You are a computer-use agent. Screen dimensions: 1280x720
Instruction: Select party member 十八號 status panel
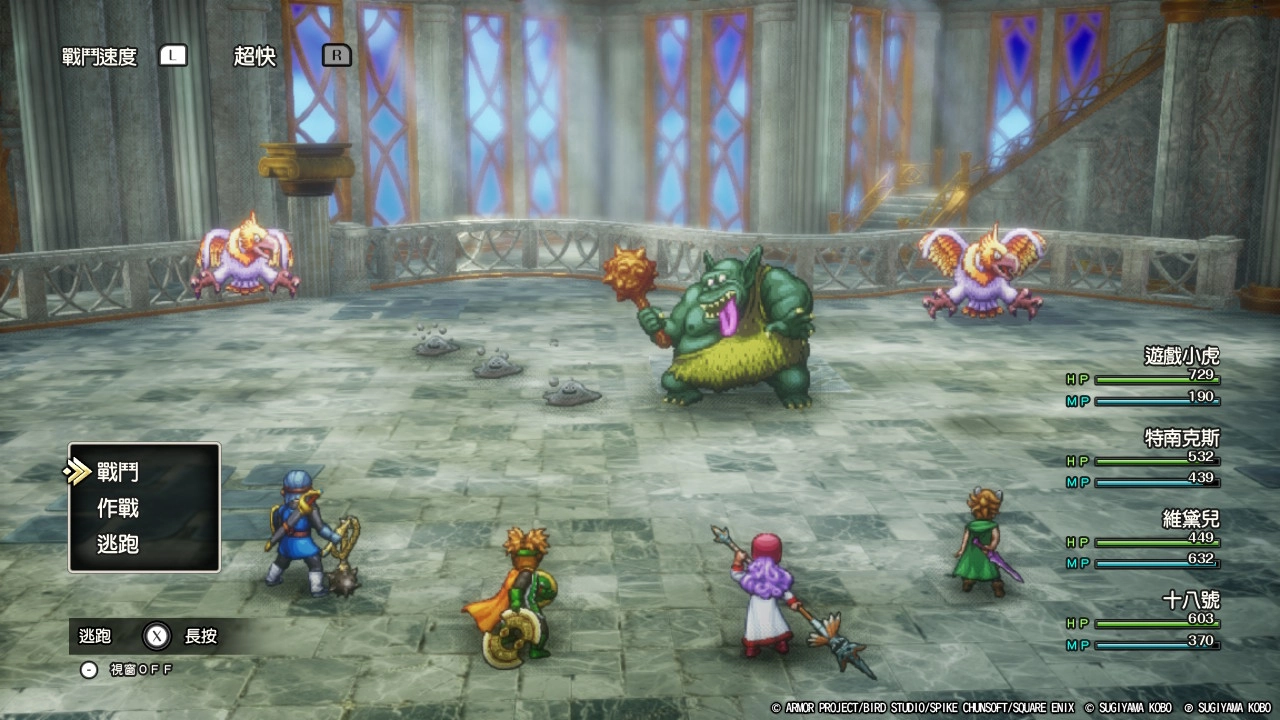1145,623
